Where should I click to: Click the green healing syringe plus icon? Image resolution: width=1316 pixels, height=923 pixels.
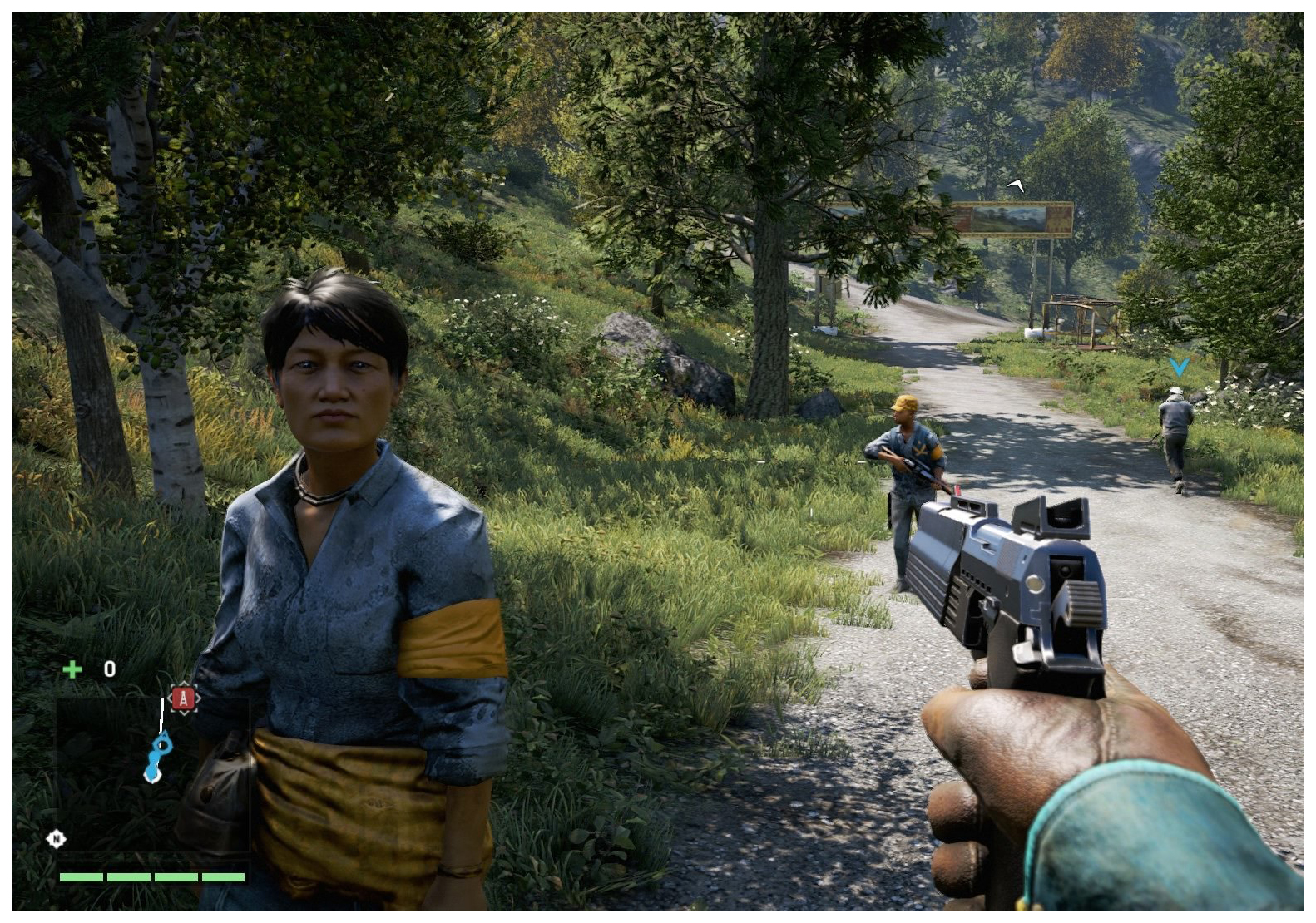click(72, 669)
